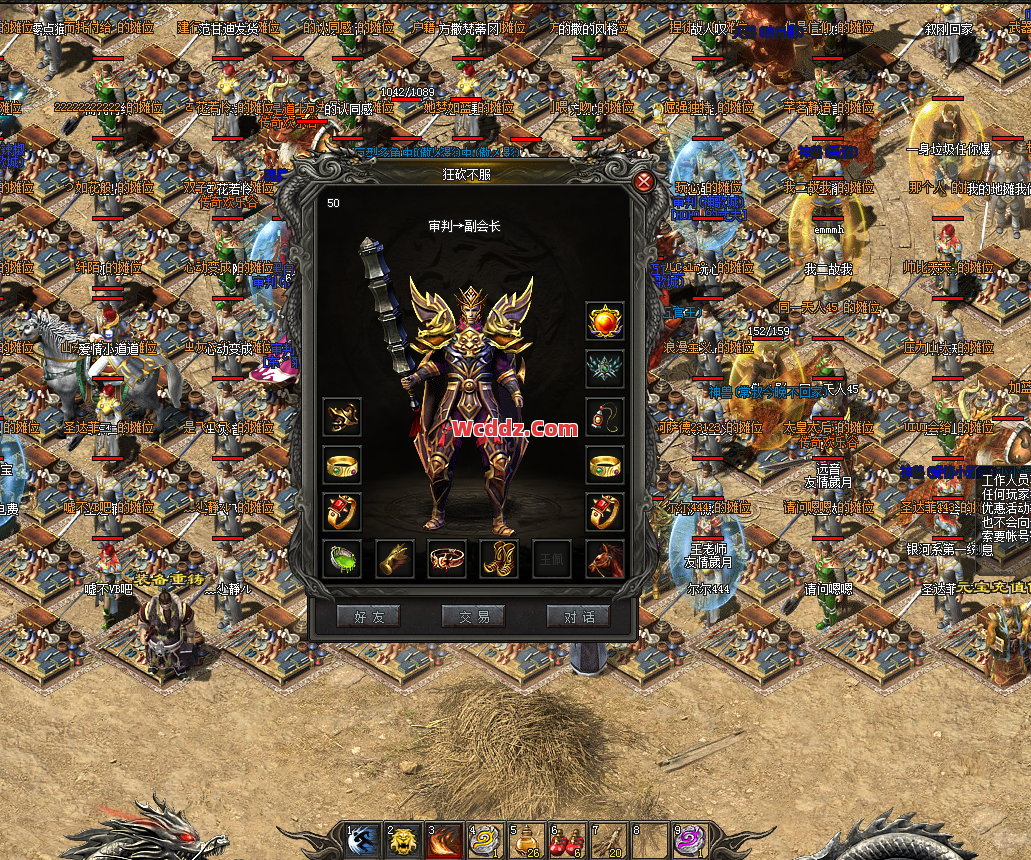Activate the blue dash skill in hotbar
The image size is (1031, 860).
362,842
